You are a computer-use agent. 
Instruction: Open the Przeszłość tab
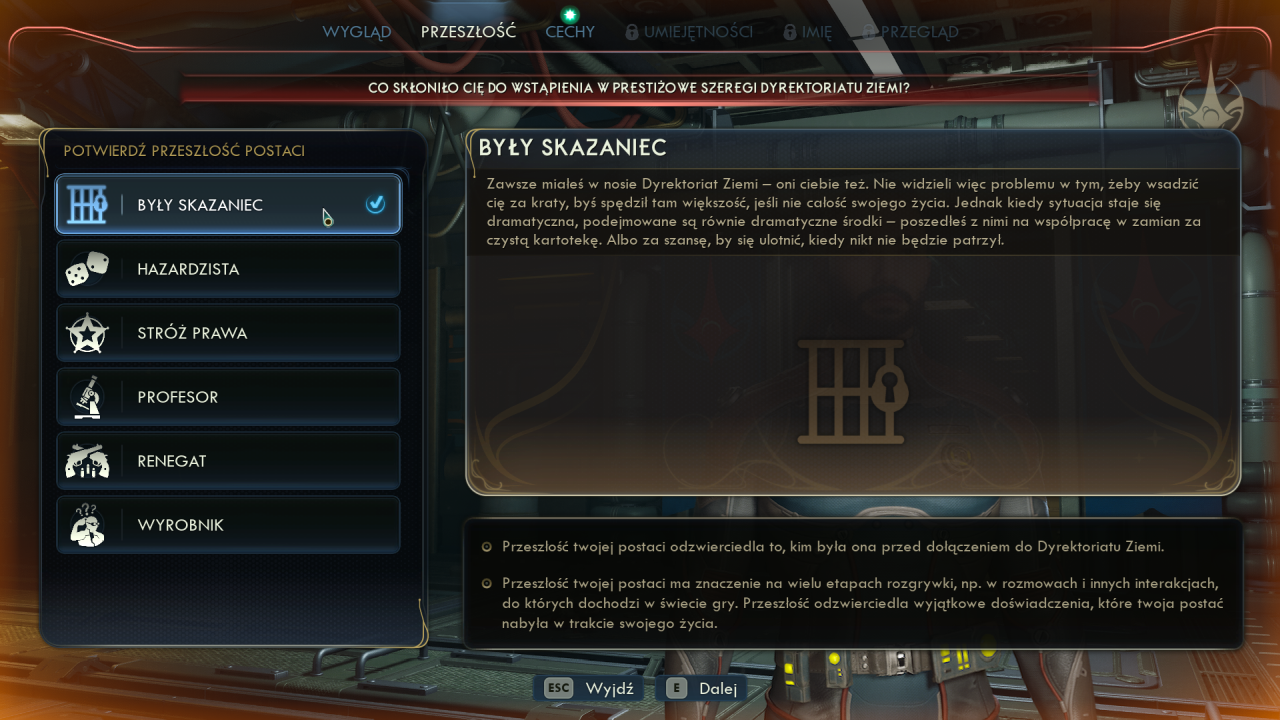click(x=468, y=32)
